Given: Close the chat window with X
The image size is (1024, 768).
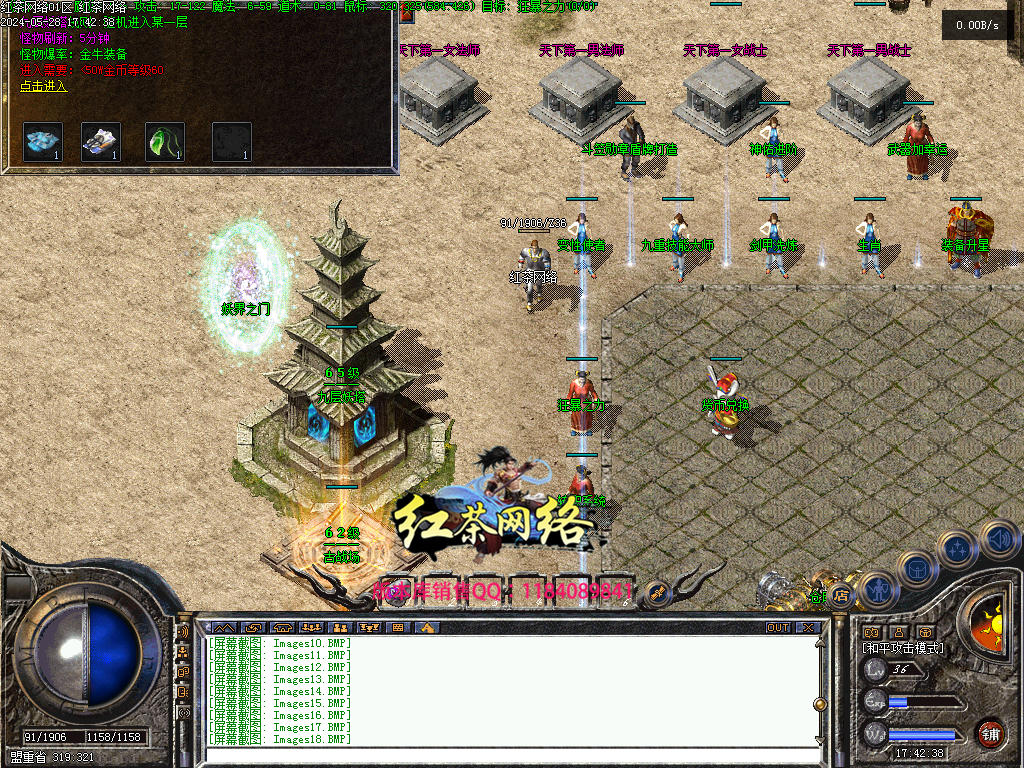Looking at the screenshot, I should point(808,627).
